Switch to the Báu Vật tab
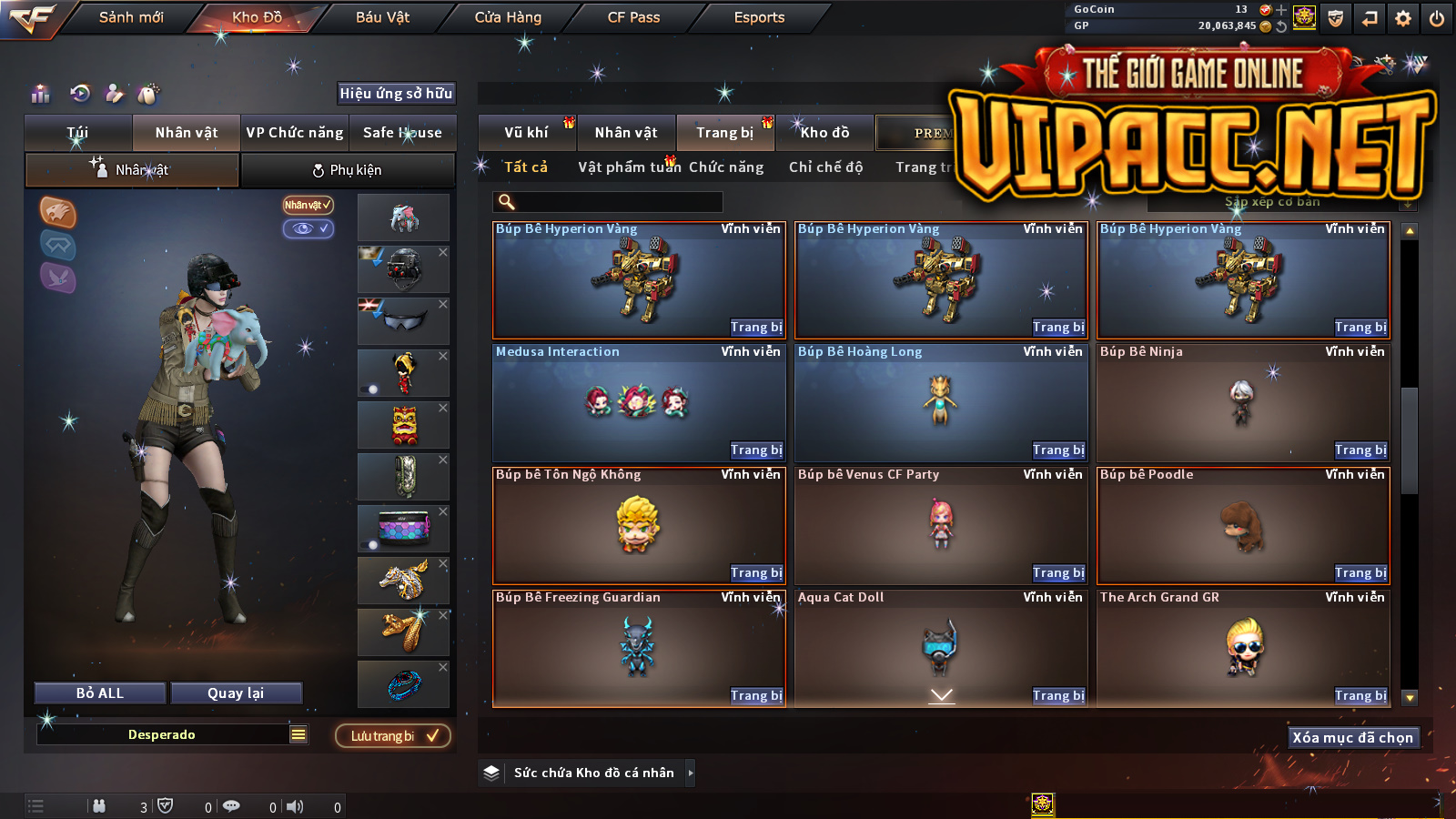The width and height of the screenshot is (1456, 819). [x=382, y=17]
